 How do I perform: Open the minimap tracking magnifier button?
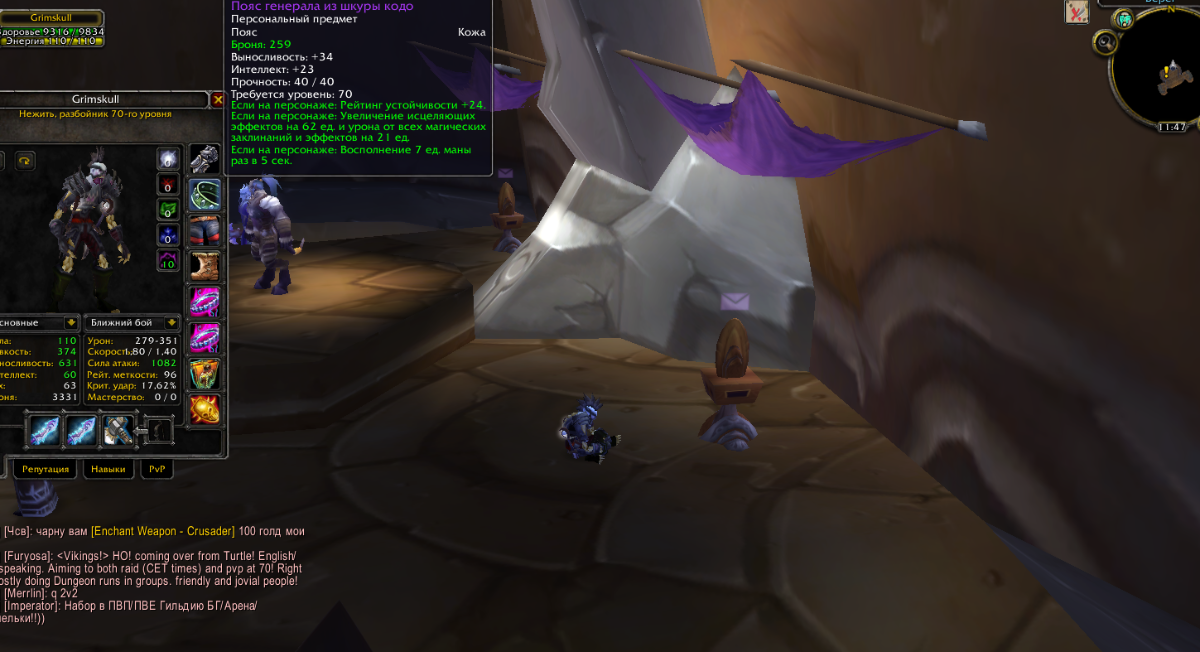pos(1105,43)
